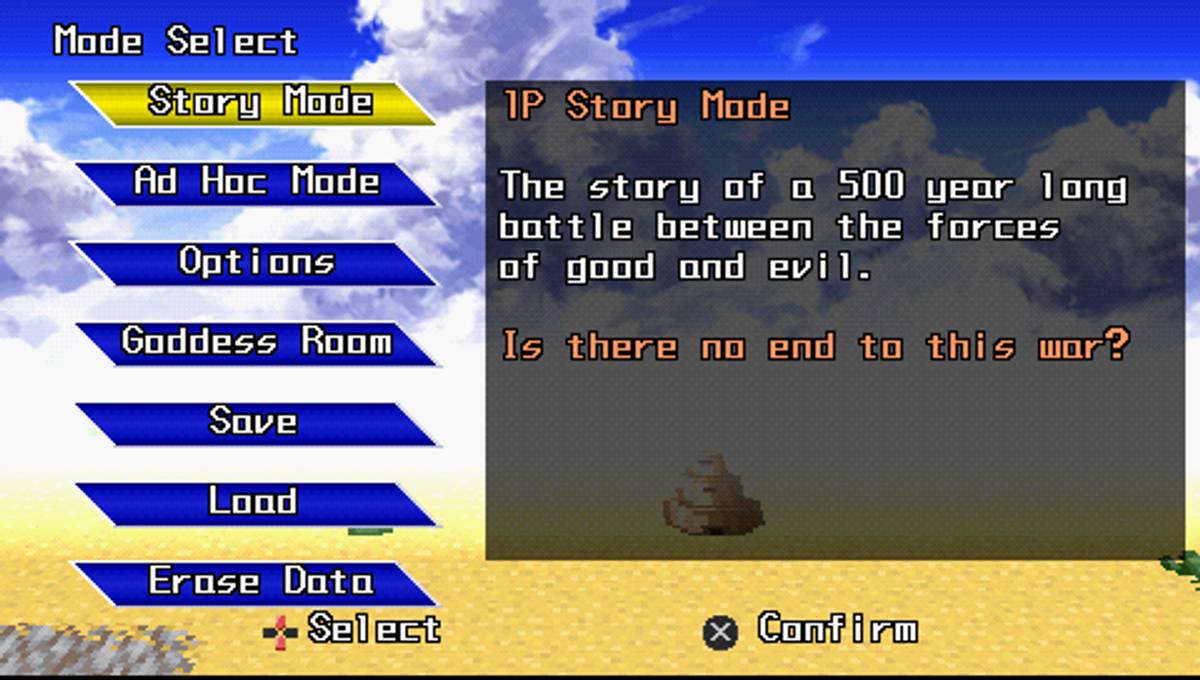Choose the Ad Hoc Mode entry

256,183
